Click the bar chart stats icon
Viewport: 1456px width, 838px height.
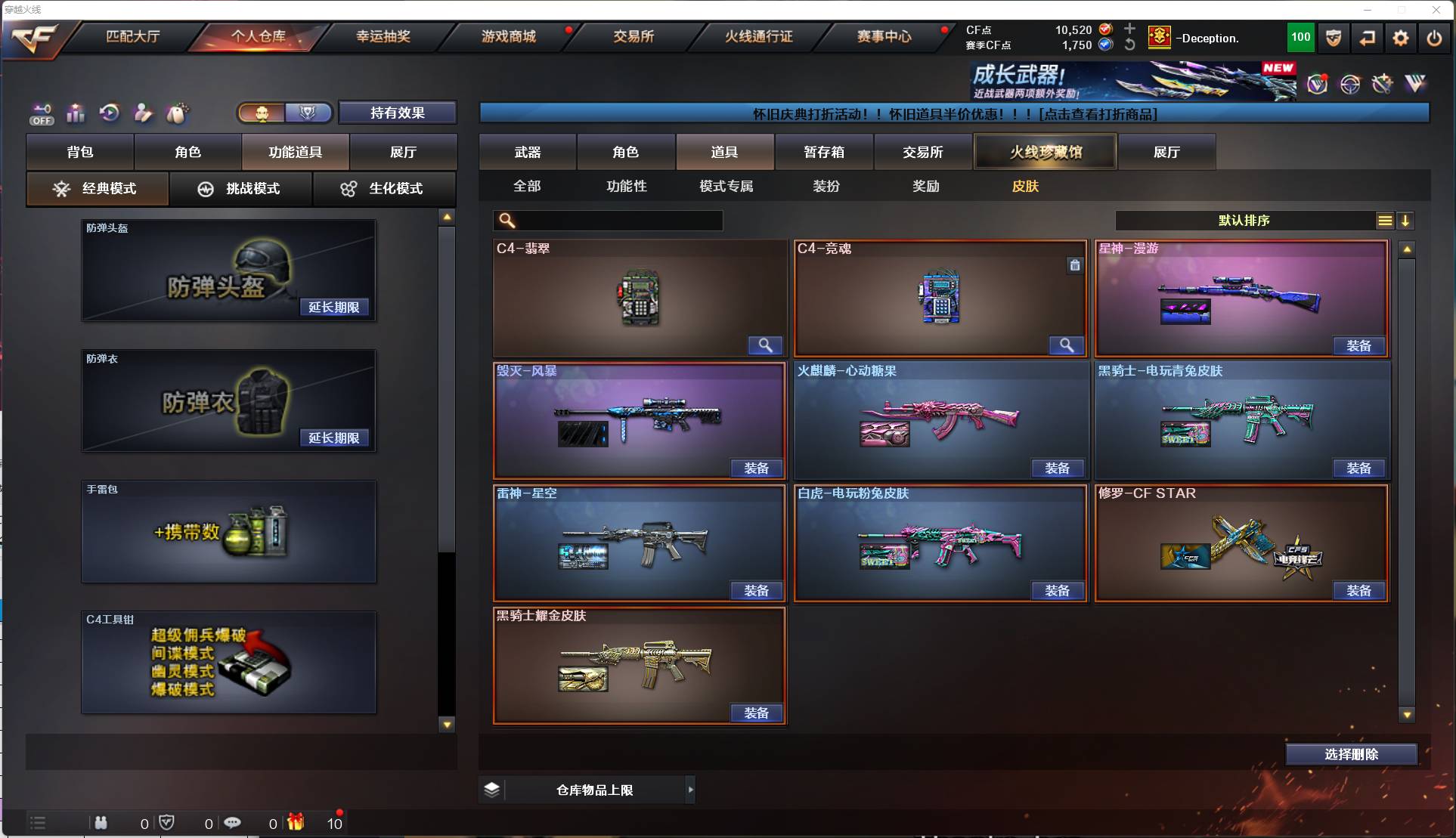pyautogui.click(x=76, y=113)
